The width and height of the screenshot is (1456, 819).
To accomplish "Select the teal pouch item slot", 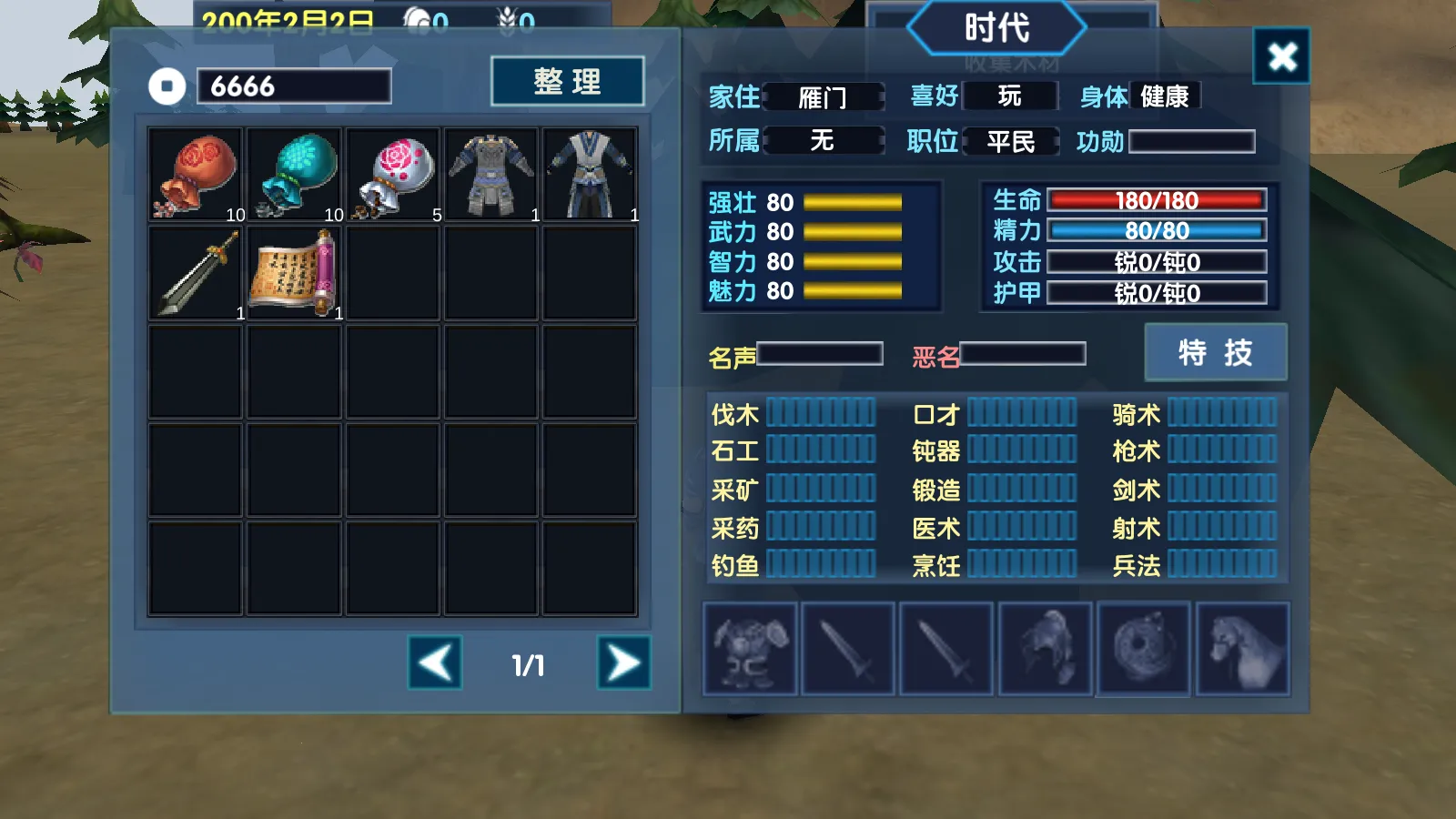I will (294, 175).
